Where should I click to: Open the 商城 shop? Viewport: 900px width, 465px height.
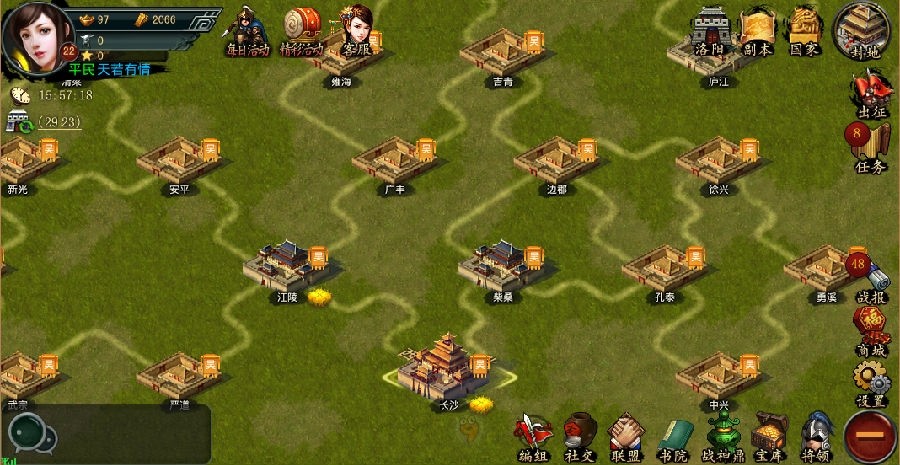871,330
